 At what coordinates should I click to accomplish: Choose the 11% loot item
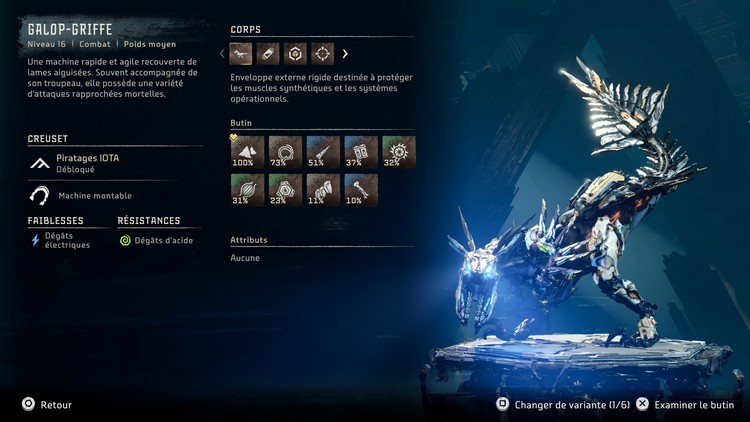point(323,190)
